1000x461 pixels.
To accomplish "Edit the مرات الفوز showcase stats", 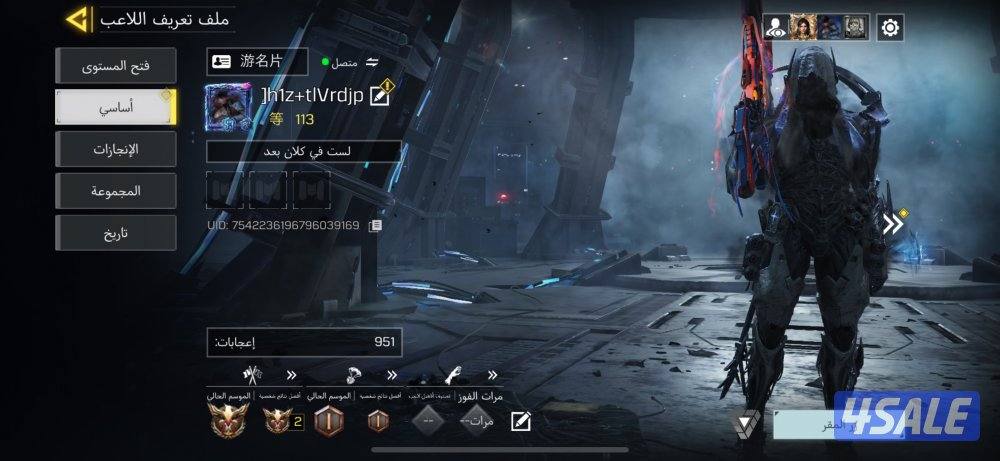I will click(519, 421).
